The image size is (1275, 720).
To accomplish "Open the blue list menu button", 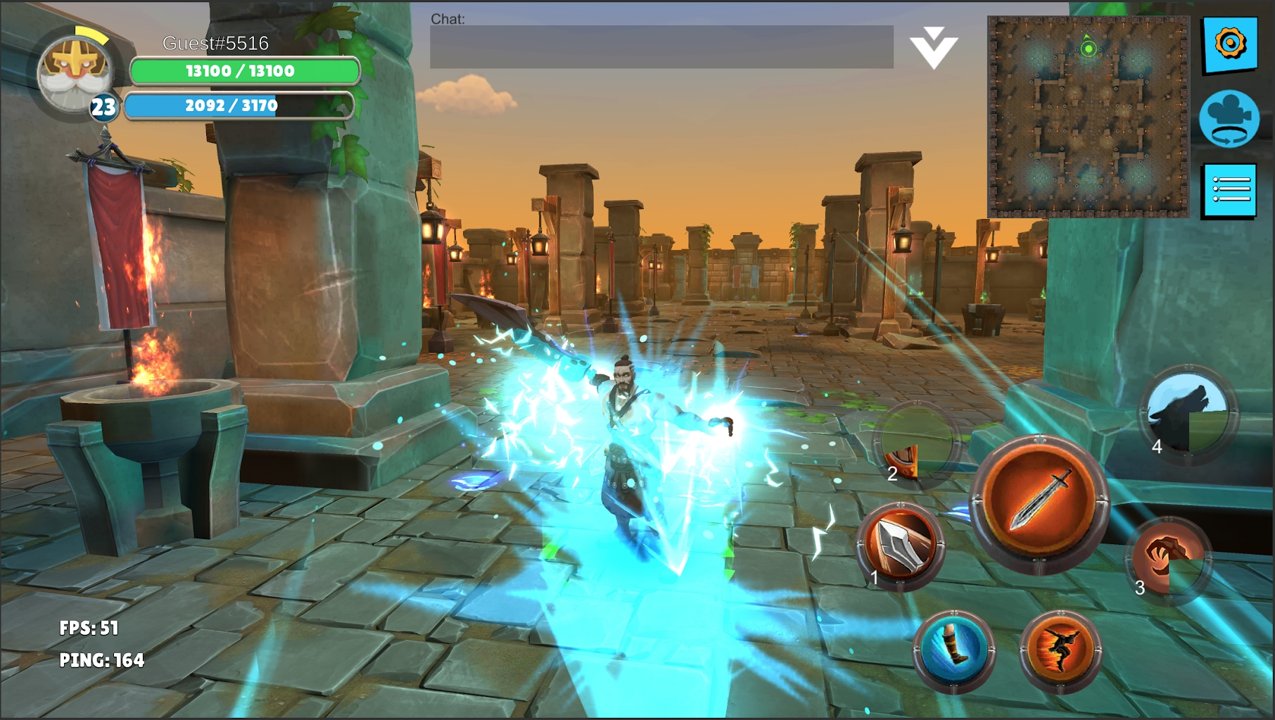I will tap(1229, 190).
